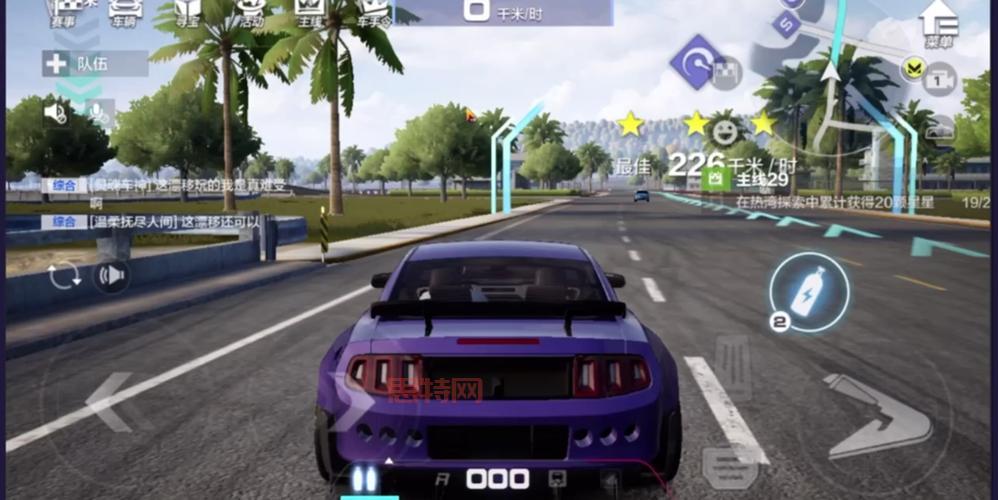Open the 活动 (Activities) menu
The image size is (998, 500).
point(252,12)
